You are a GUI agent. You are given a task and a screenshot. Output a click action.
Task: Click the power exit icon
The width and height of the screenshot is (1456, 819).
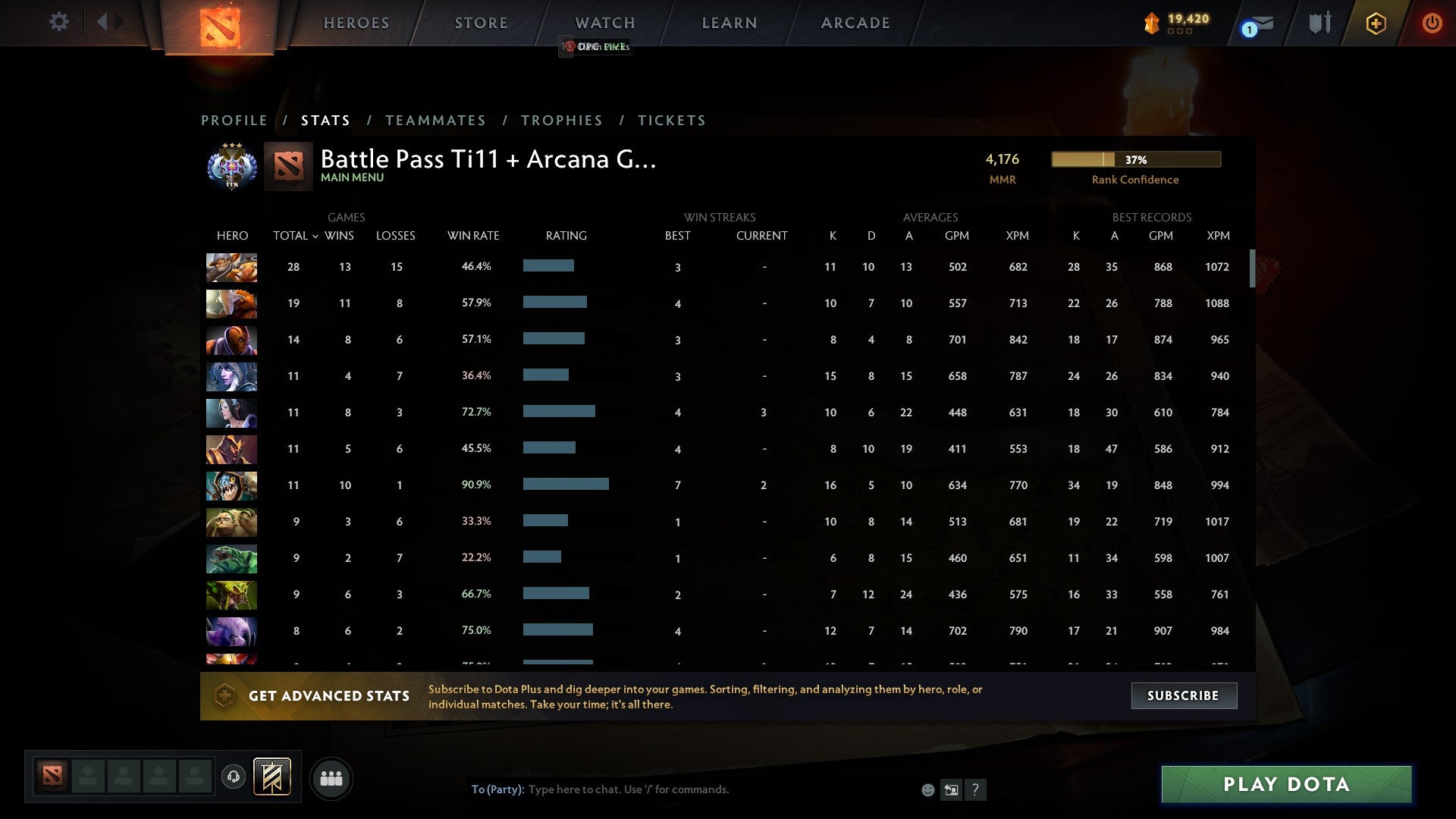pyautogui.click(x=1432, y=23)
